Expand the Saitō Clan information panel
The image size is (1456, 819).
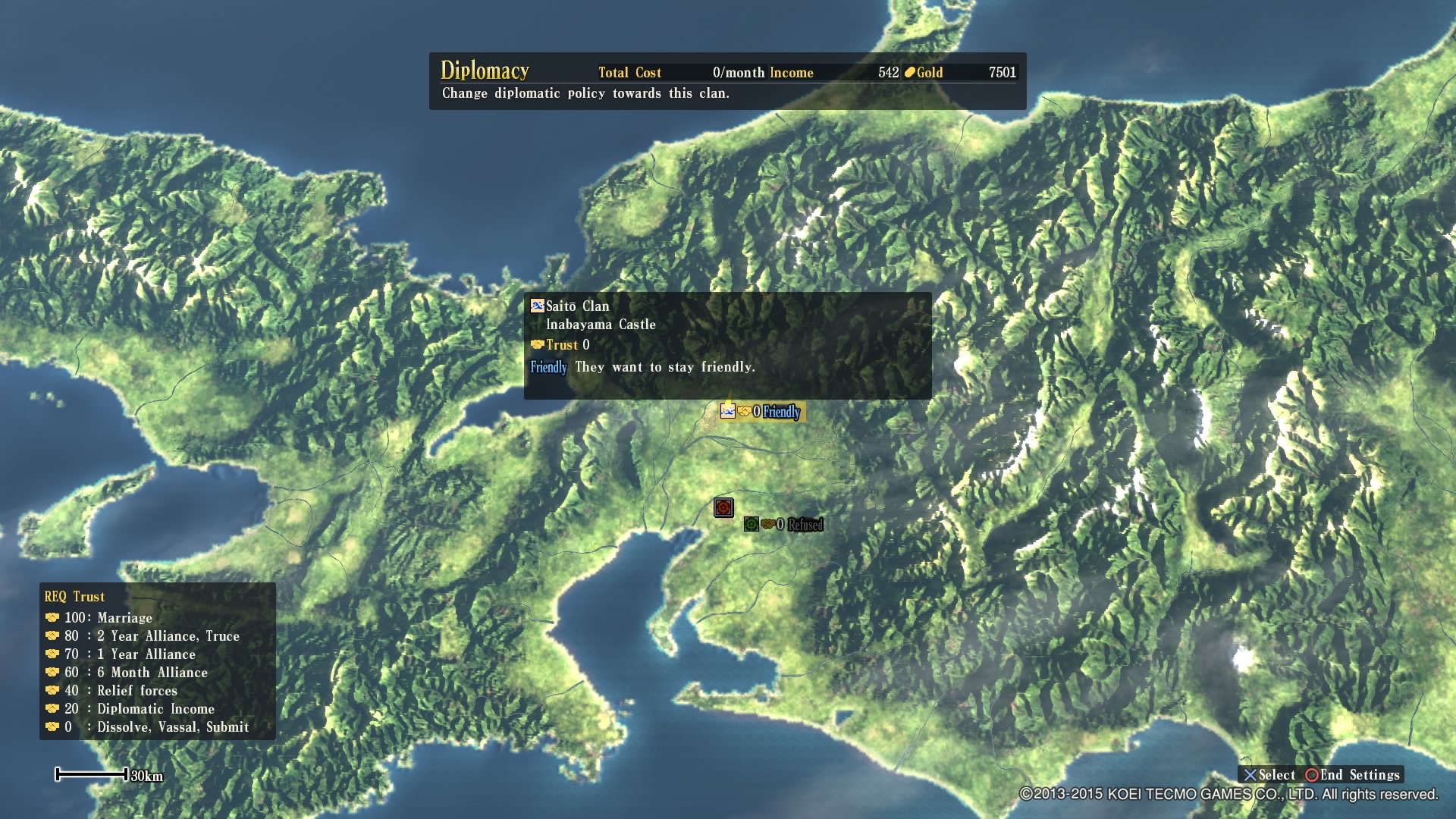point(578,306)
